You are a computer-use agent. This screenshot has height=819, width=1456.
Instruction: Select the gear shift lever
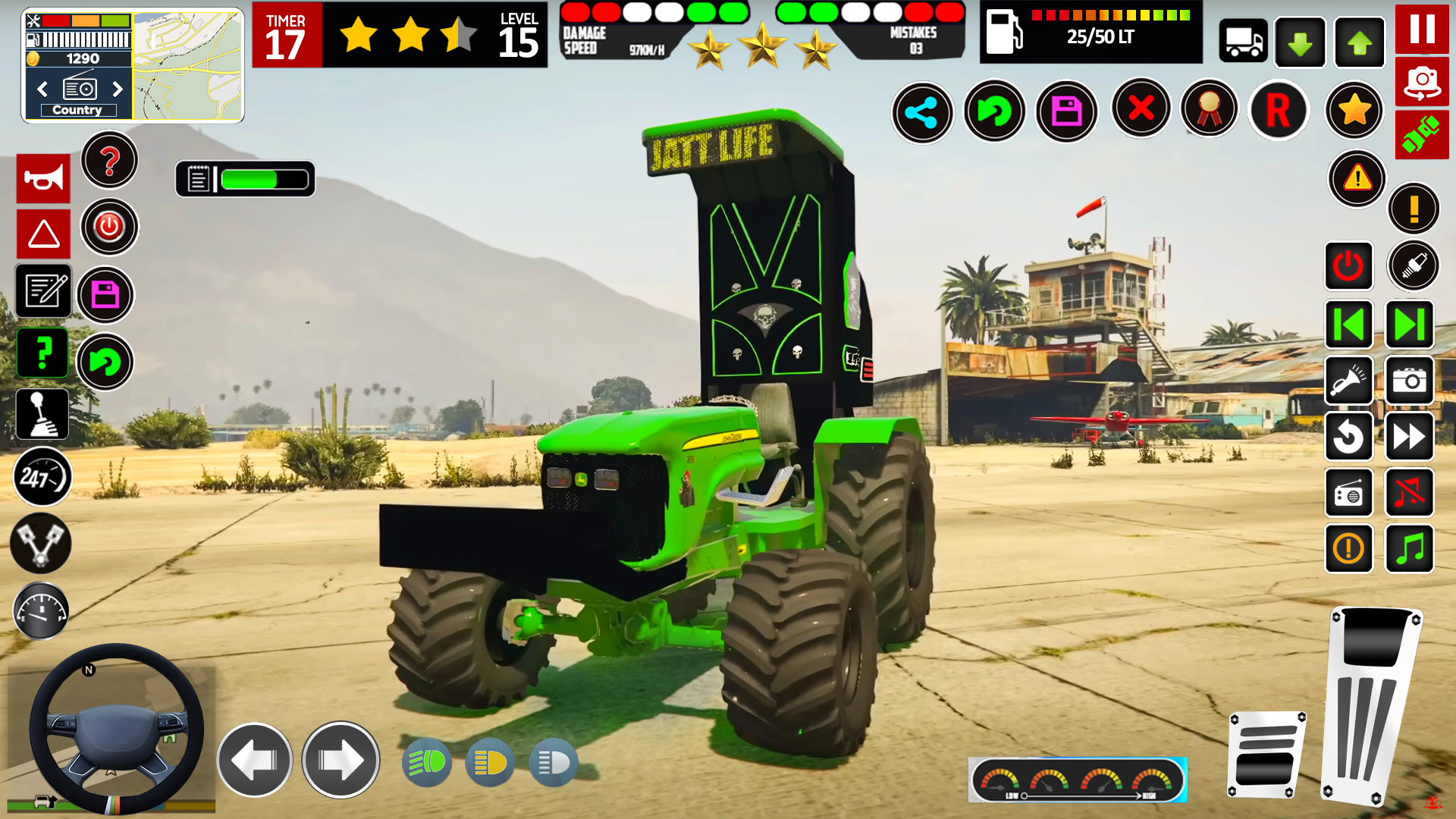point(42,414)
